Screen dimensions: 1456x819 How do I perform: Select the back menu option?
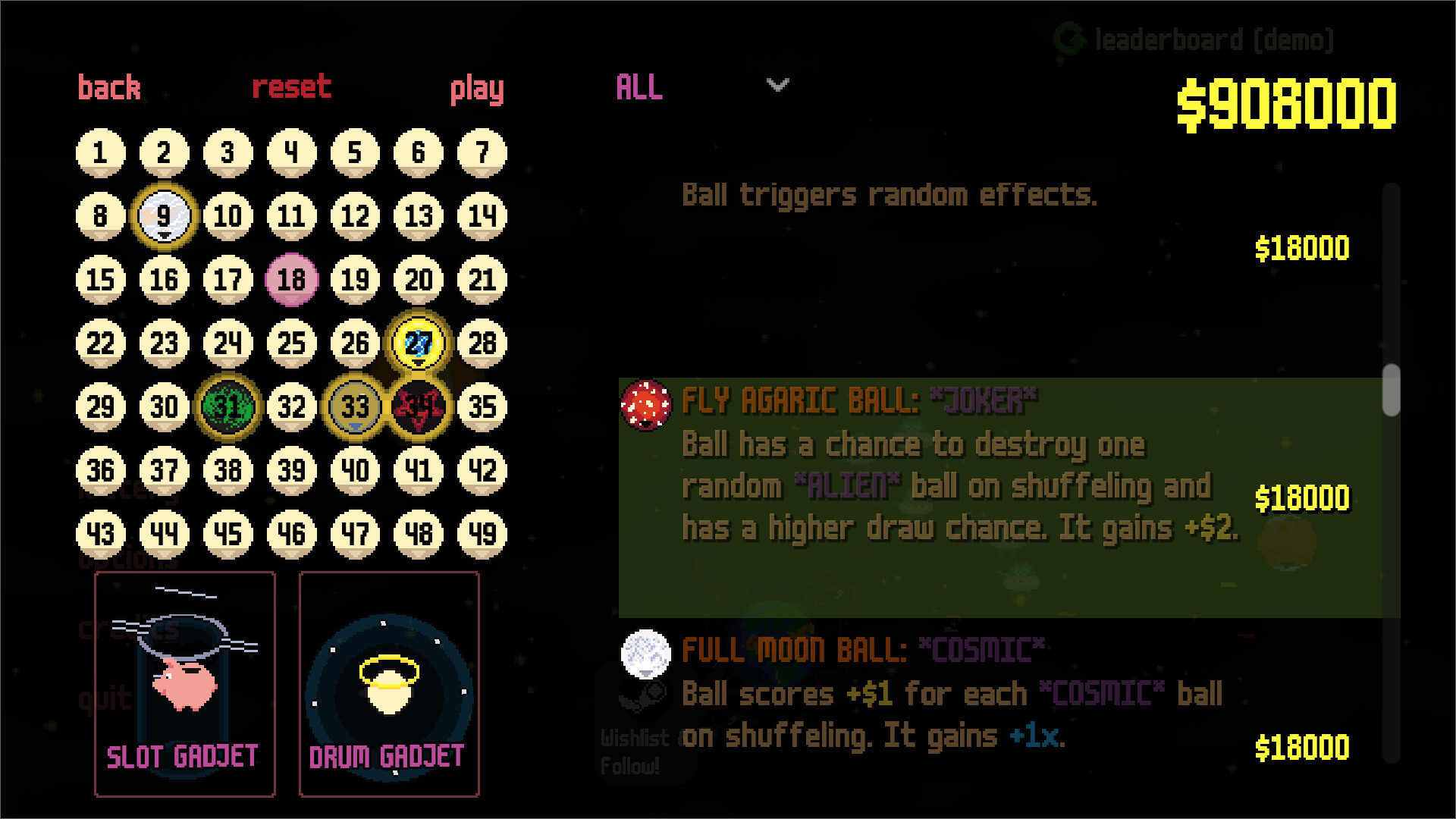(108, 88)
